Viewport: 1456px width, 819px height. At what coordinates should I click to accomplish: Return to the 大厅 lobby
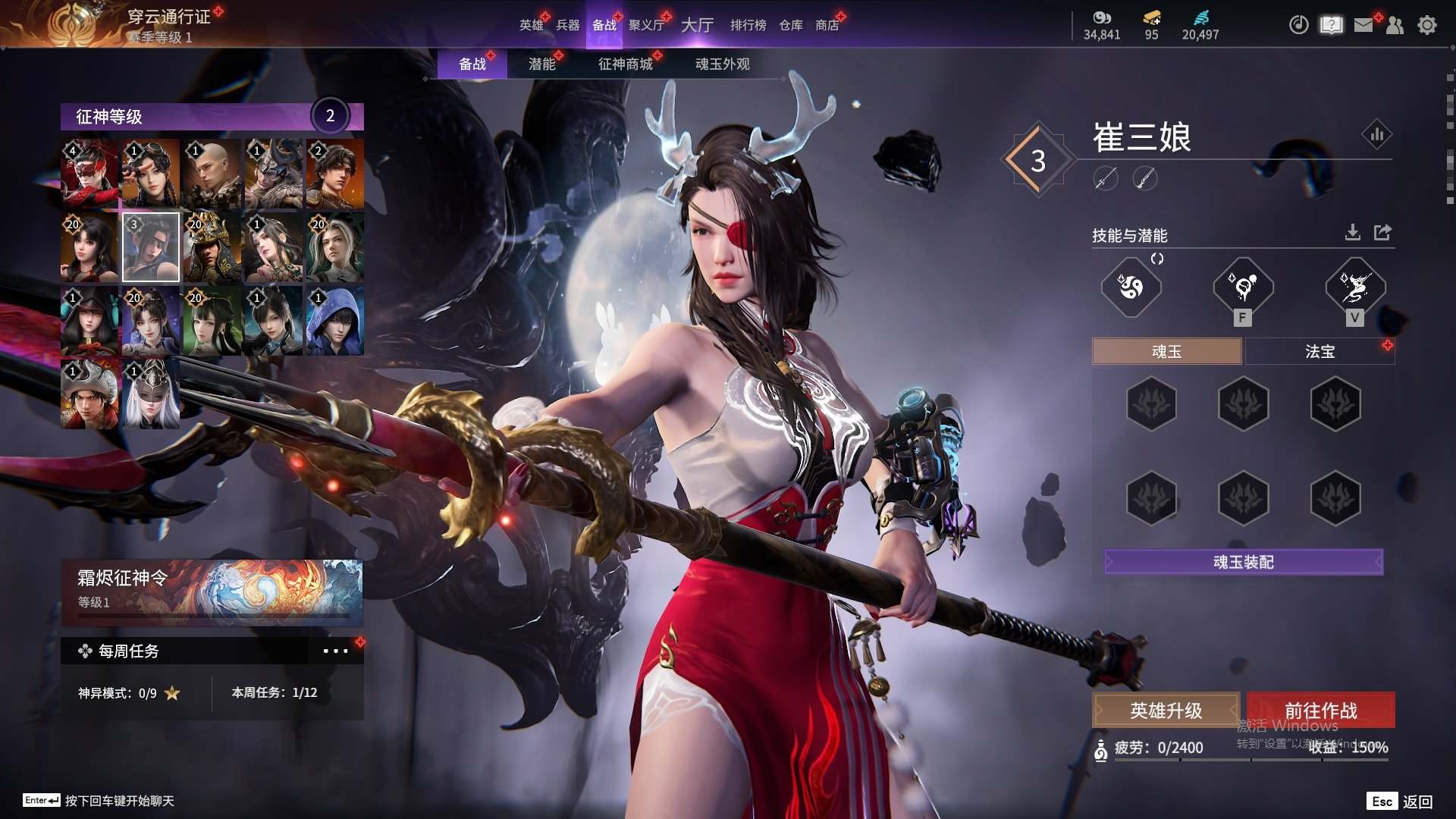[x=697, y=25]
